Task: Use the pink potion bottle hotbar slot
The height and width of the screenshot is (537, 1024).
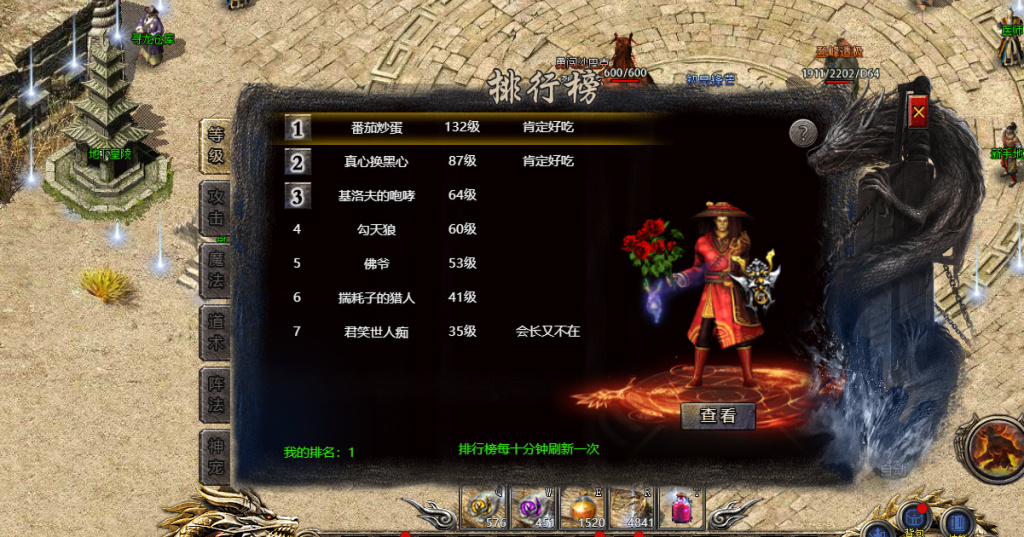Action: click(681, 509)
